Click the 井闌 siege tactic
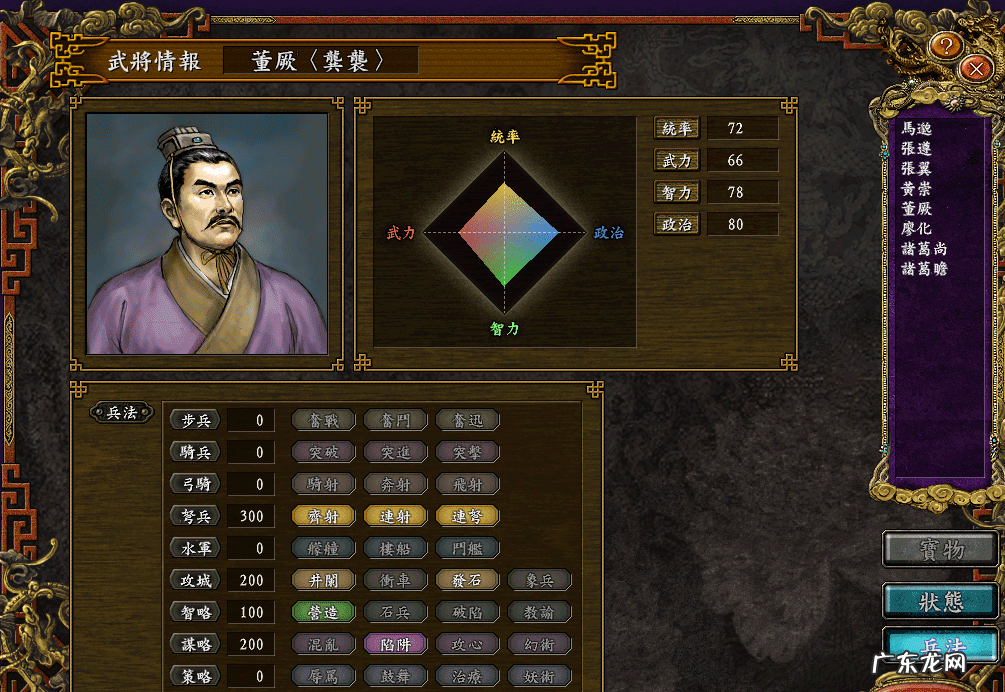1005x692 pixels. tap(323, 580)
